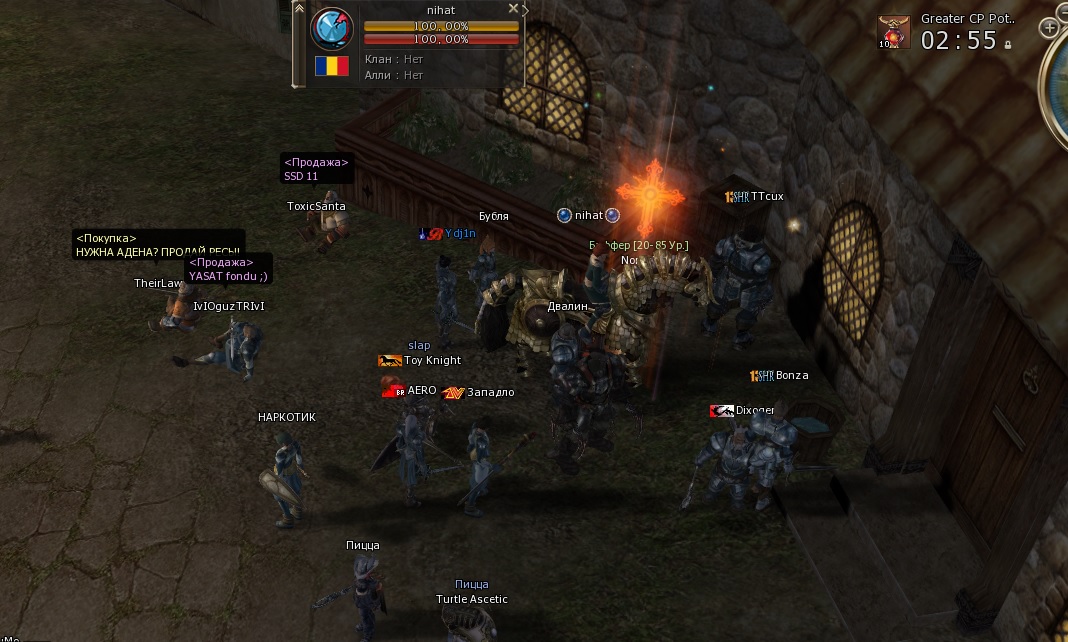Screen dimensions: 1068x642
Task: Use the Greater CP Potion icon
Action: [894, 32]
